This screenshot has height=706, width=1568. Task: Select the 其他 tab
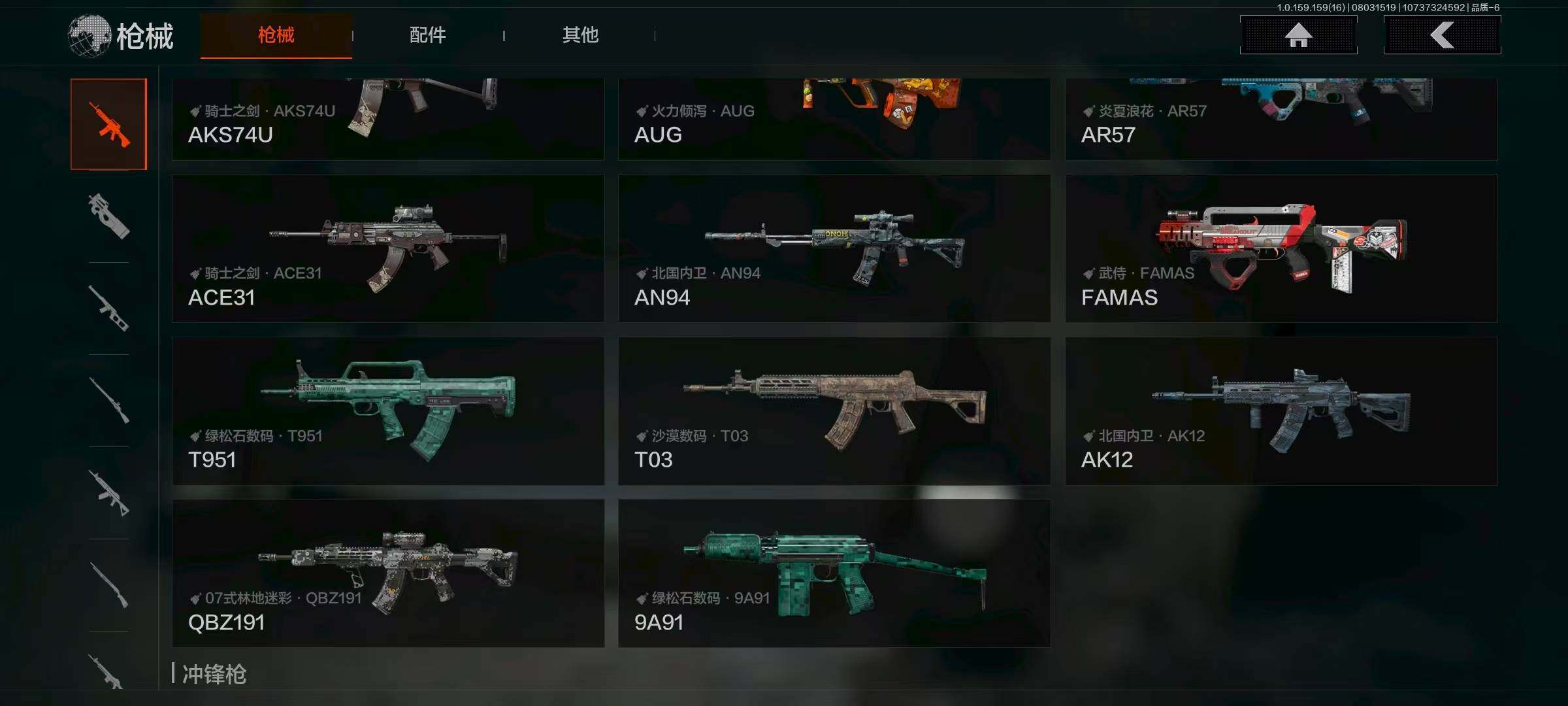coord(580,35)
